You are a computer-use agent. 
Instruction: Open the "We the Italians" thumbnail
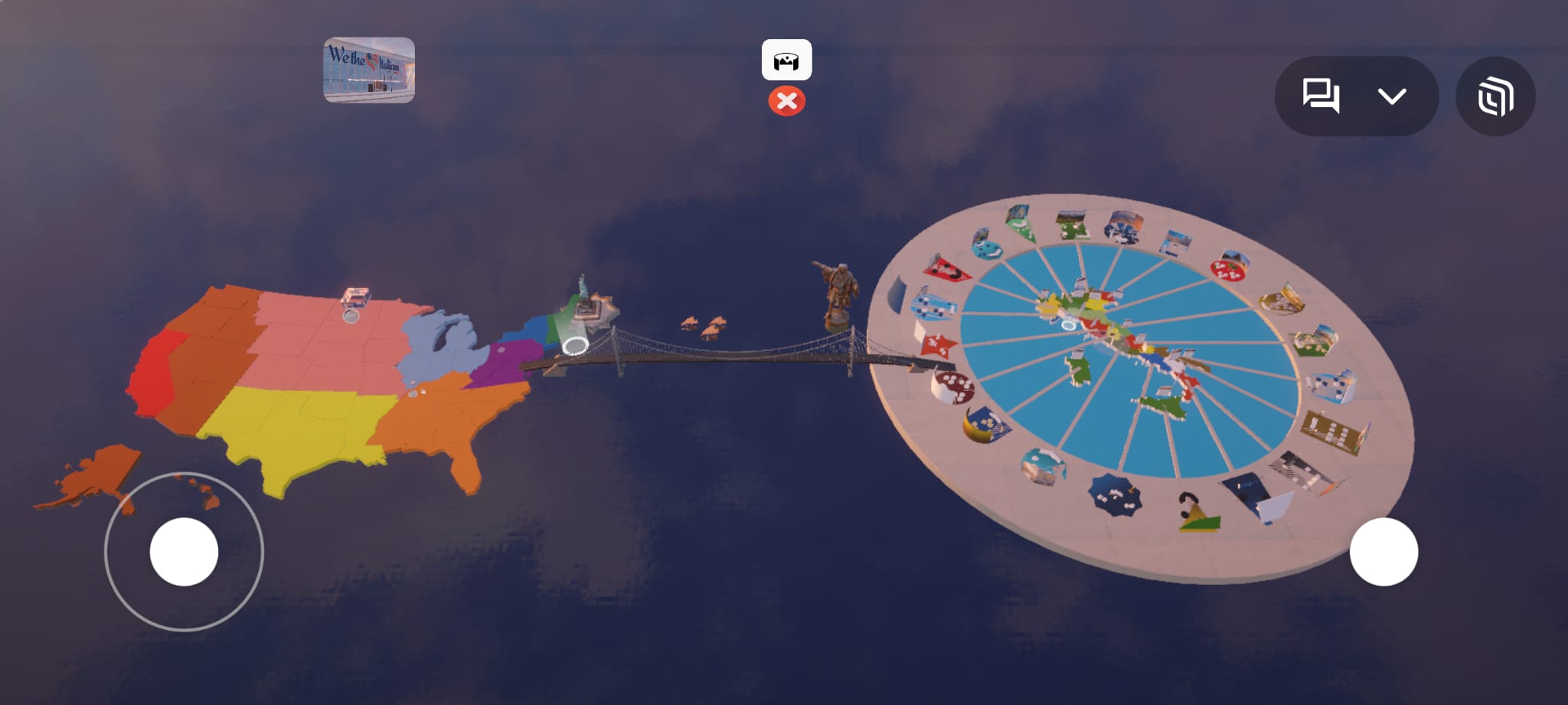tap(369, 70)
